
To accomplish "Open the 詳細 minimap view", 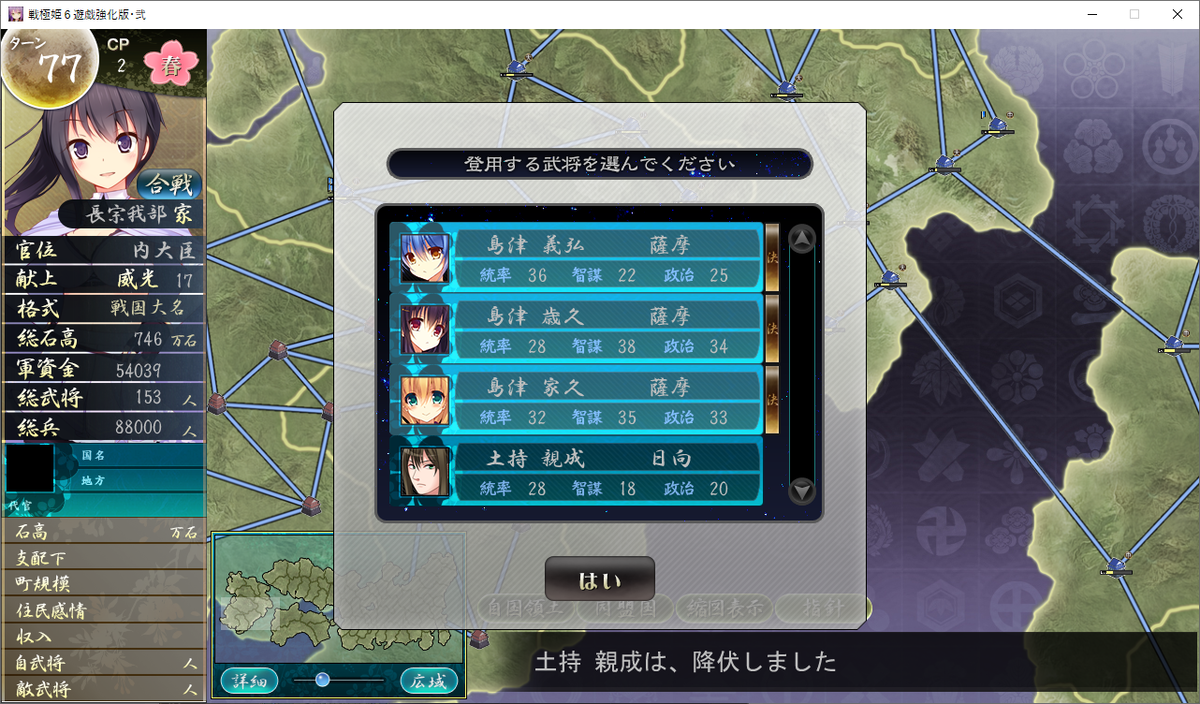I will click(249, 681).
